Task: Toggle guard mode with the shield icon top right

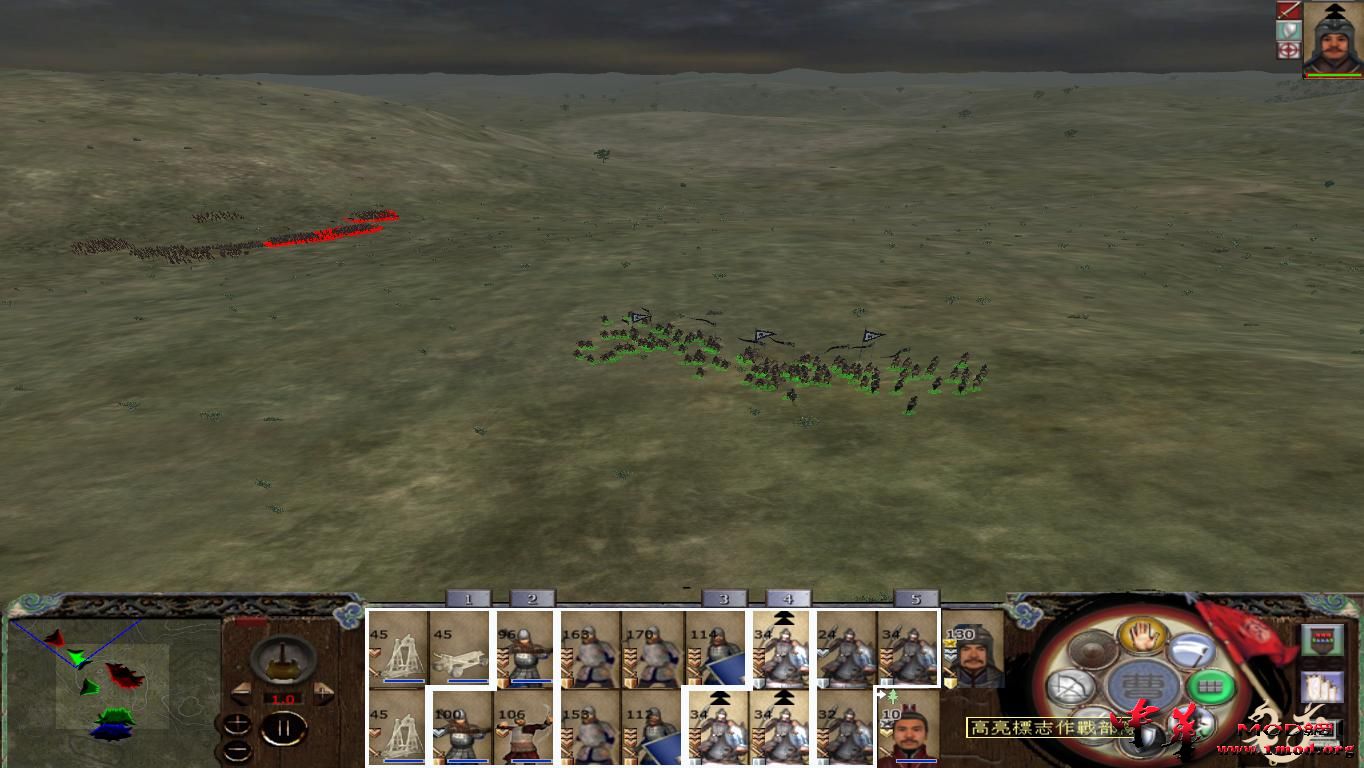Action: 1288,30
